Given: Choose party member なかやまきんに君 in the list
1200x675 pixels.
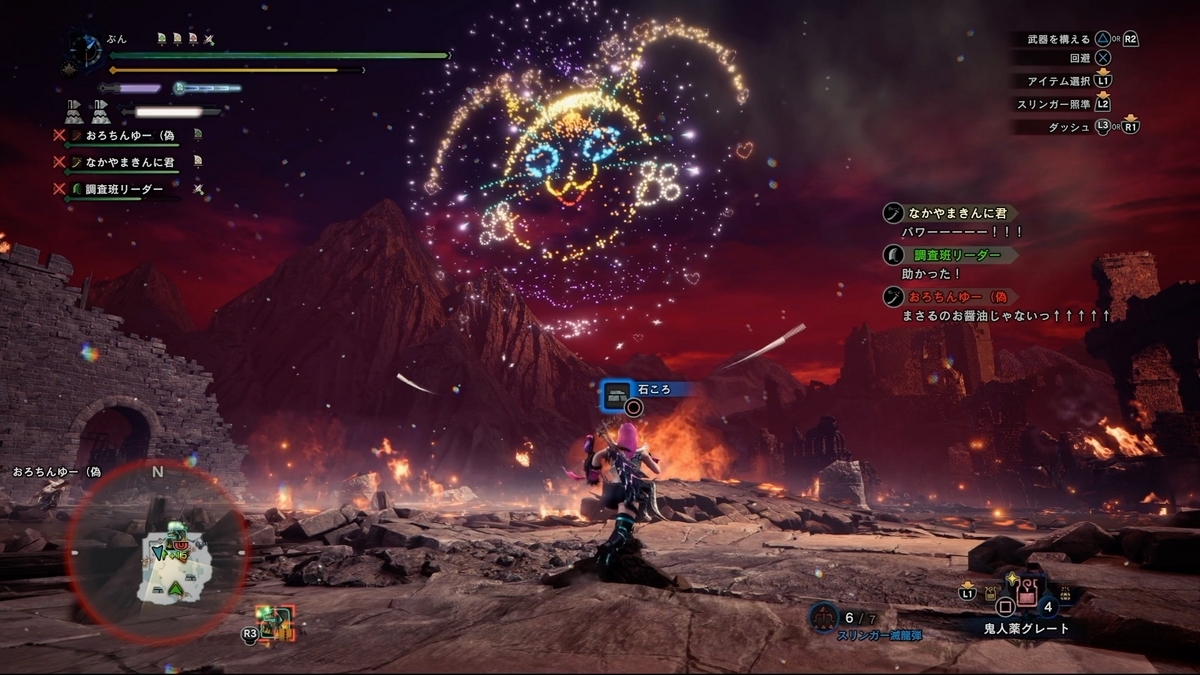Looking at the screenshot, I should coord(130,162).
